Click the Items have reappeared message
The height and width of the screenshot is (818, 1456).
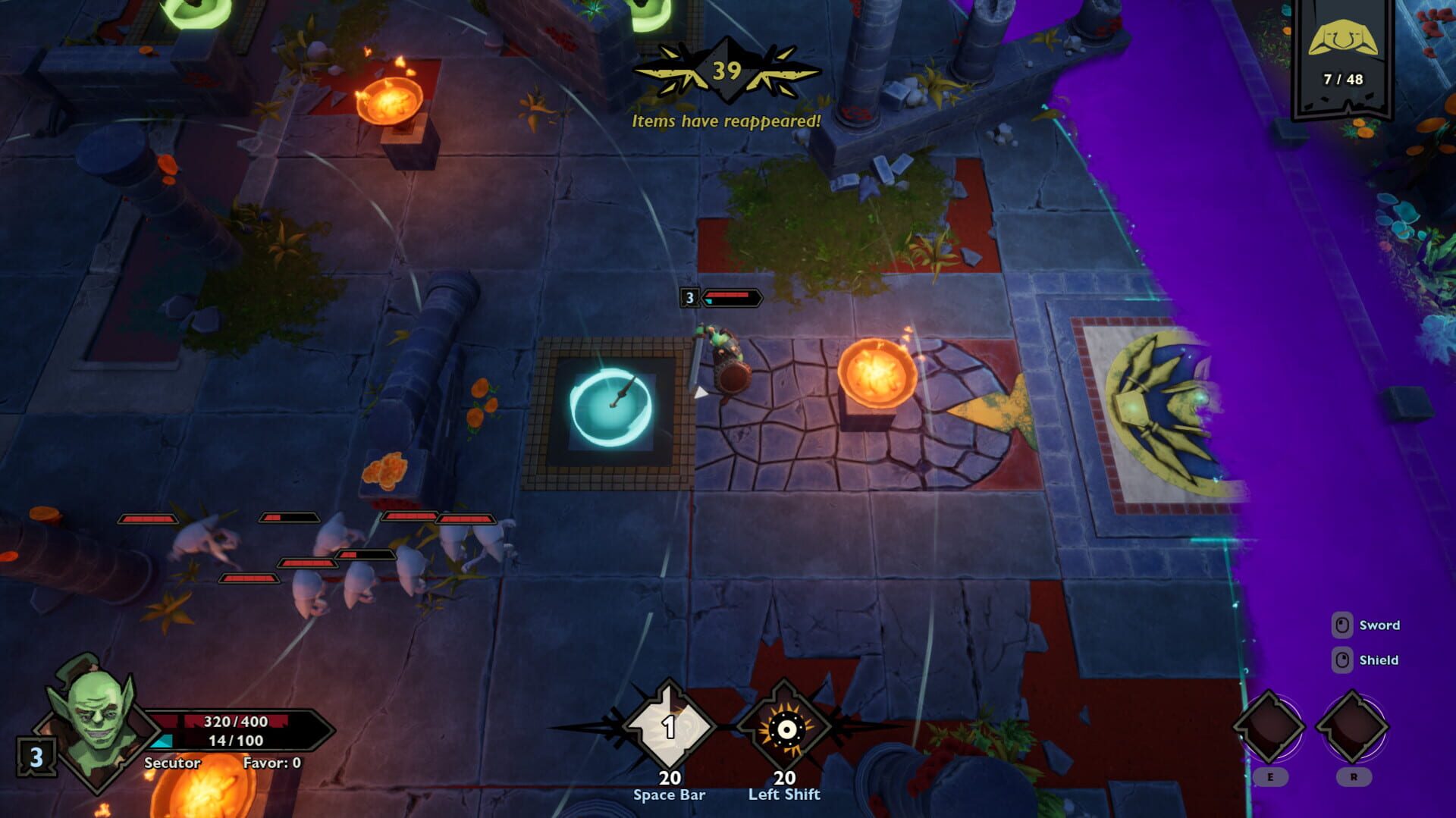726,120
